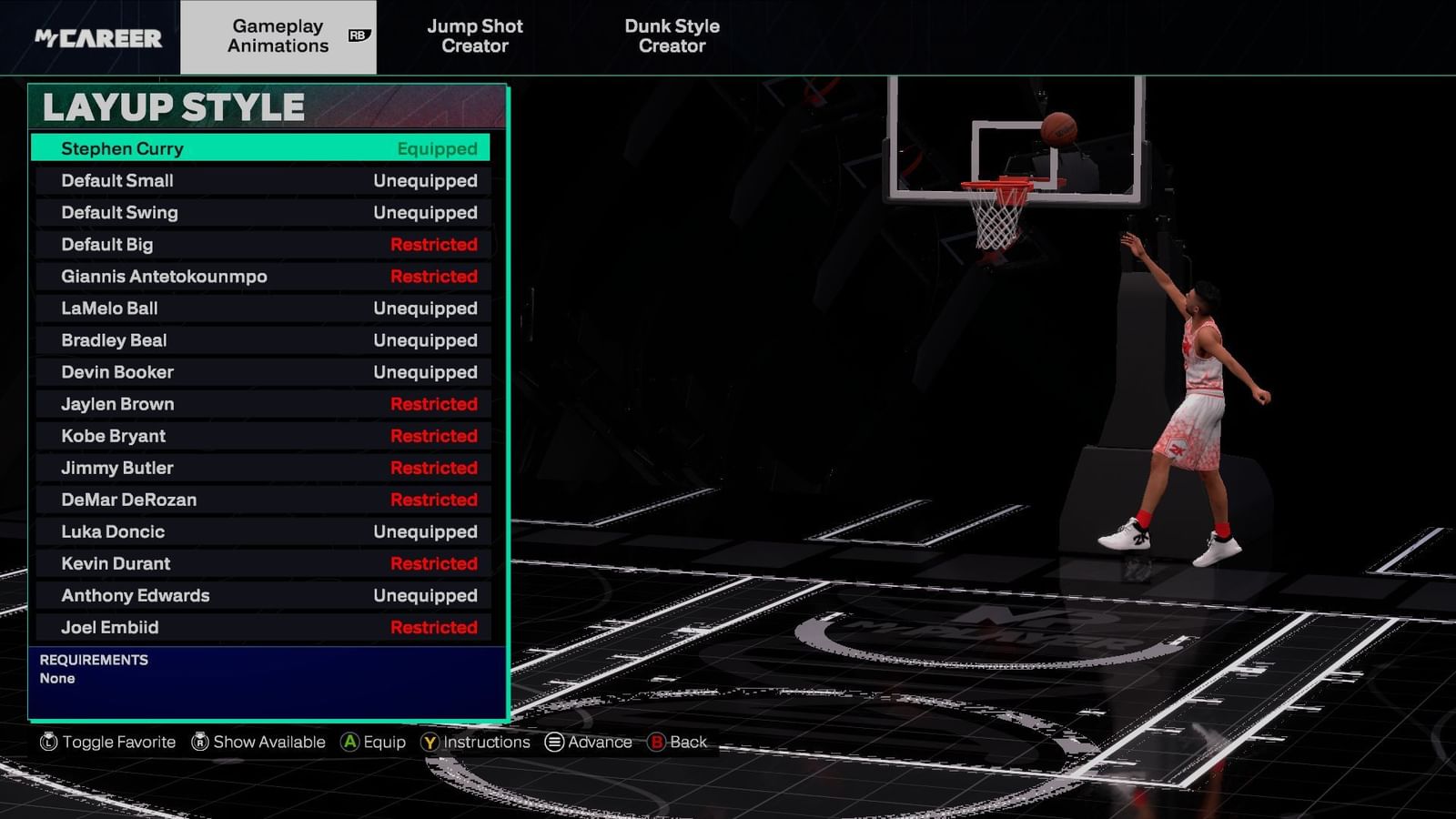
Task: Equip the LaMelo Ball layup style
Action: pos(264,308)
